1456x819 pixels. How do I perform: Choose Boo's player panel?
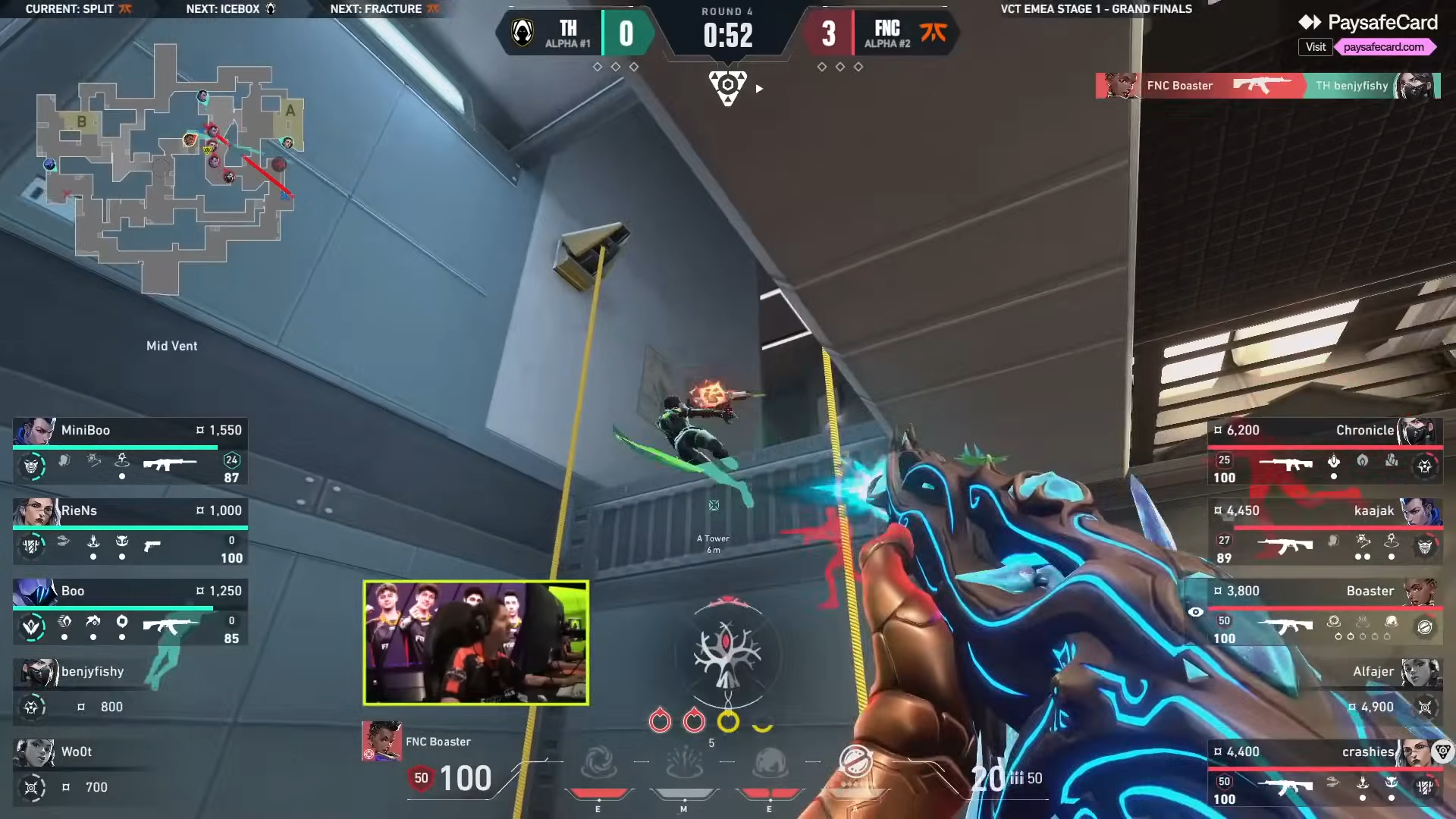tap(130, 613)
